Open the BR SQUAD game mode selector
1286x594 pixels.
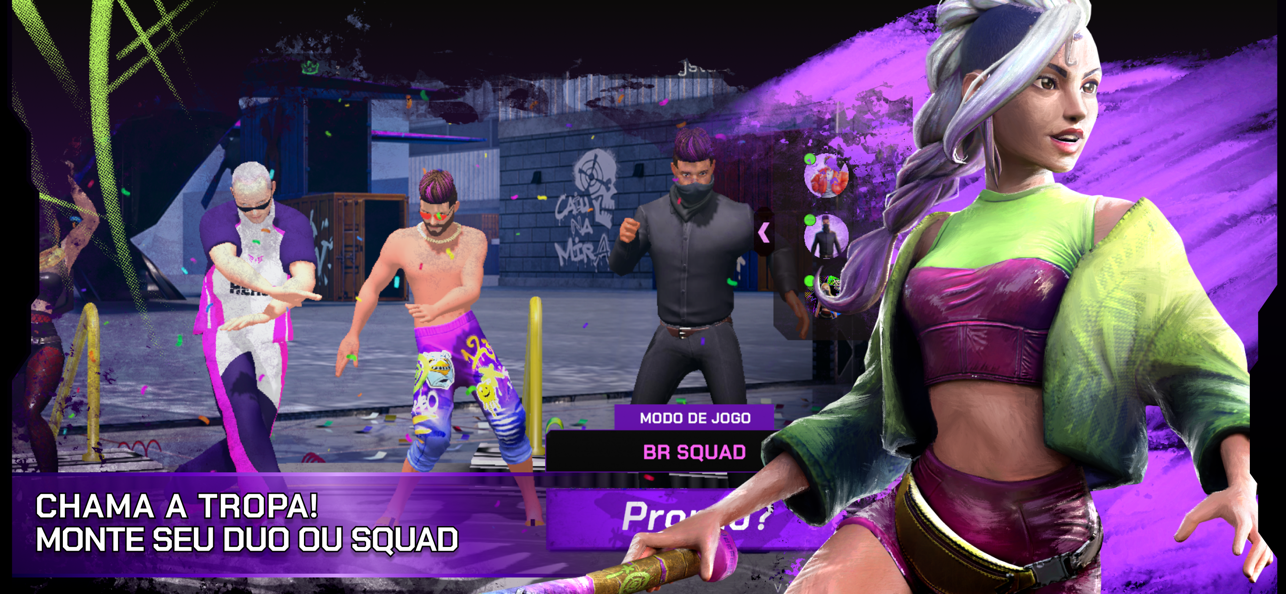tap(693, 452)
